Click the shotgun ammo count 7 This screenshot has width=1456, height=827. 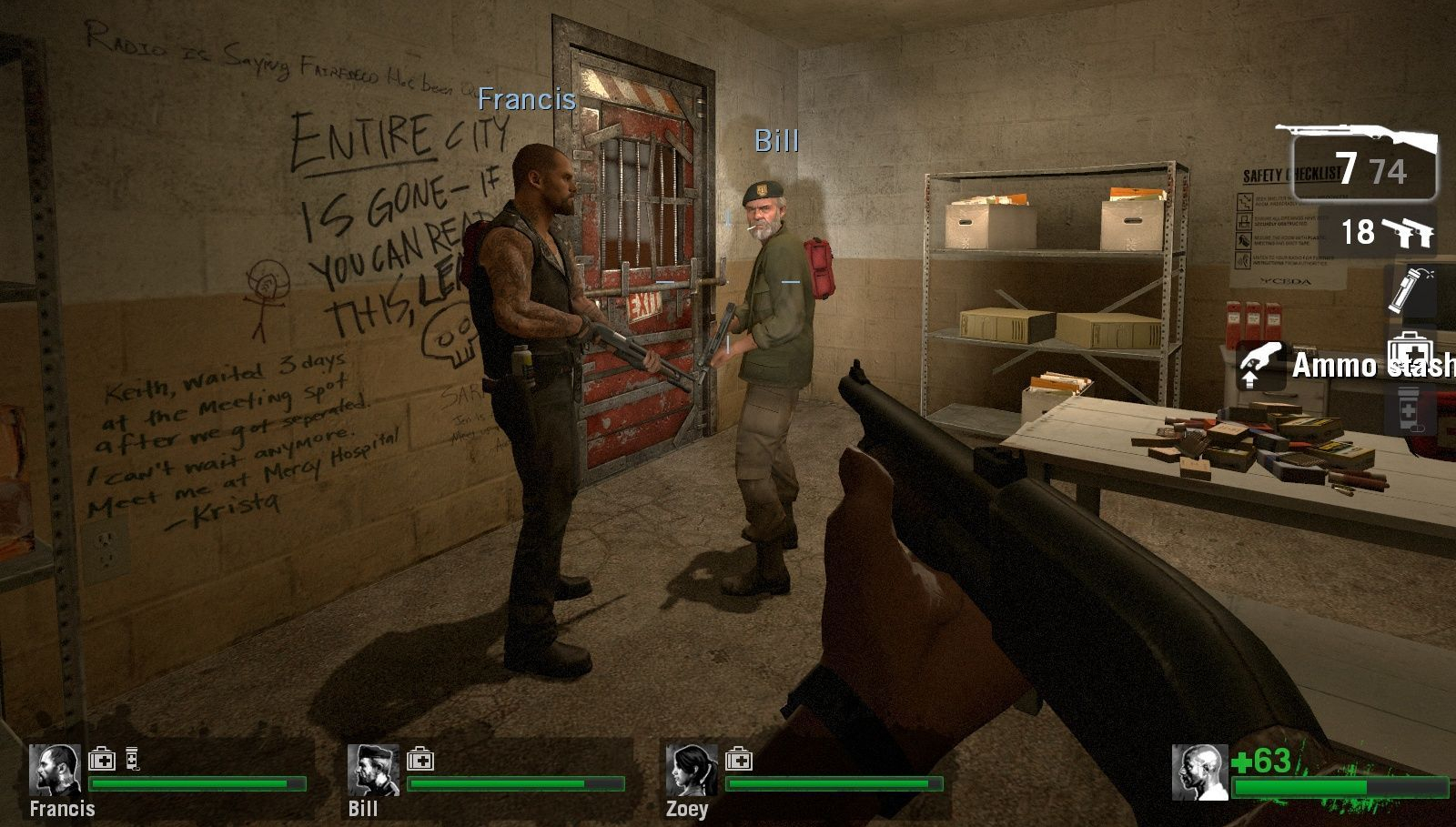(x=1345, y=166)
